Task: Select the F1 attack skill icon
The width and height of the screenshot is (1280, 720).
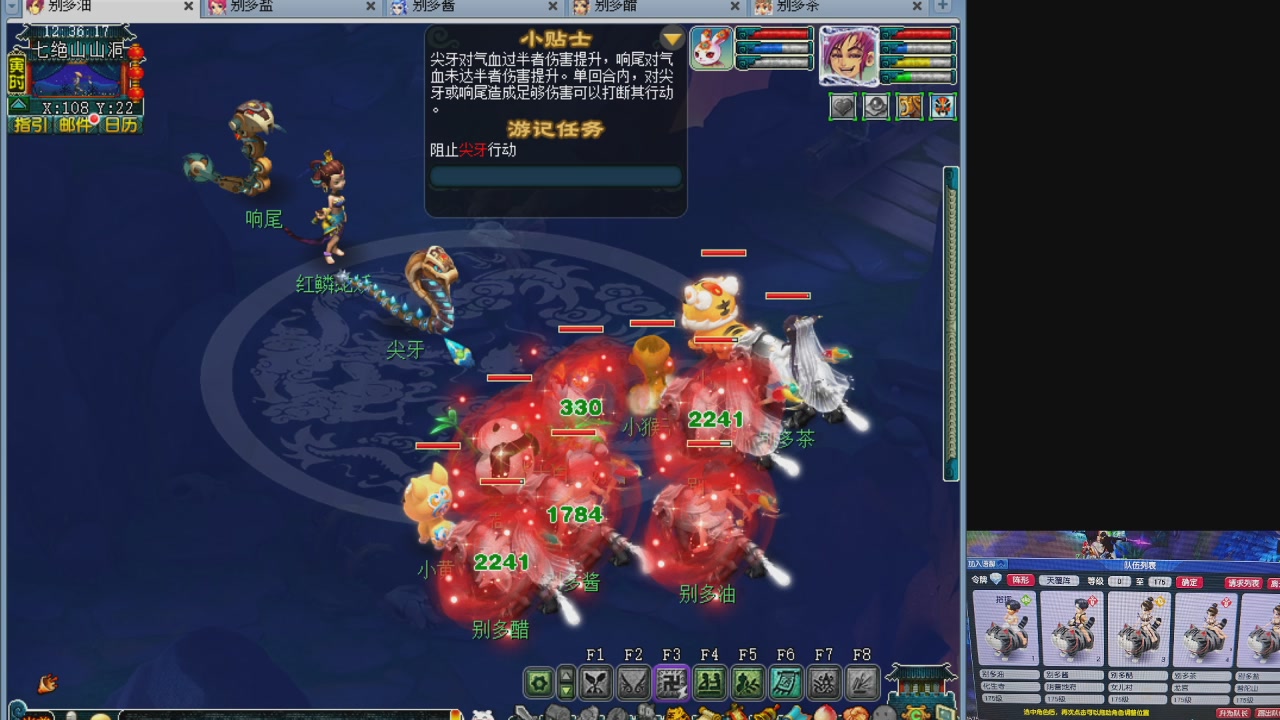Action: (597, 683)
